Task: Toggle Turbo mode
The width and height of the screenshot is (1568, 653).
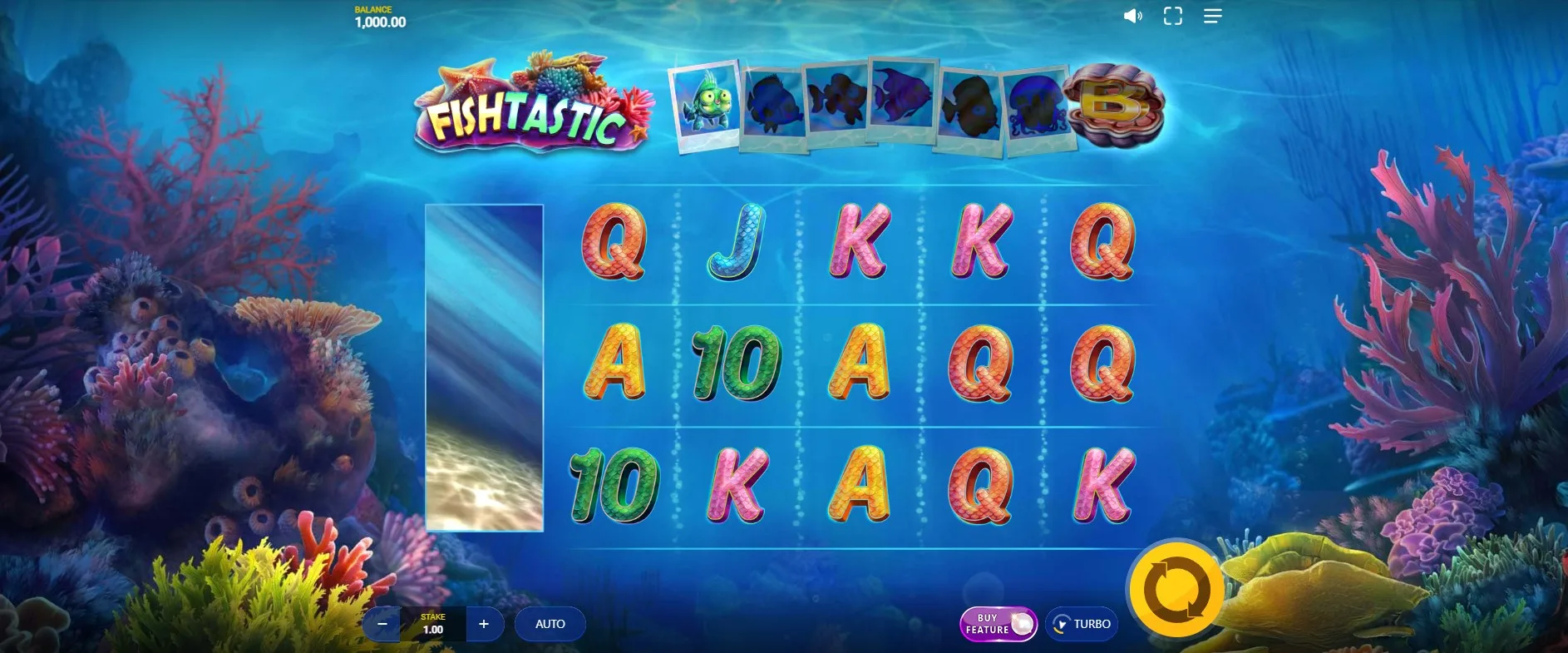Action: pyautogui.click(x=1082, y=624)
